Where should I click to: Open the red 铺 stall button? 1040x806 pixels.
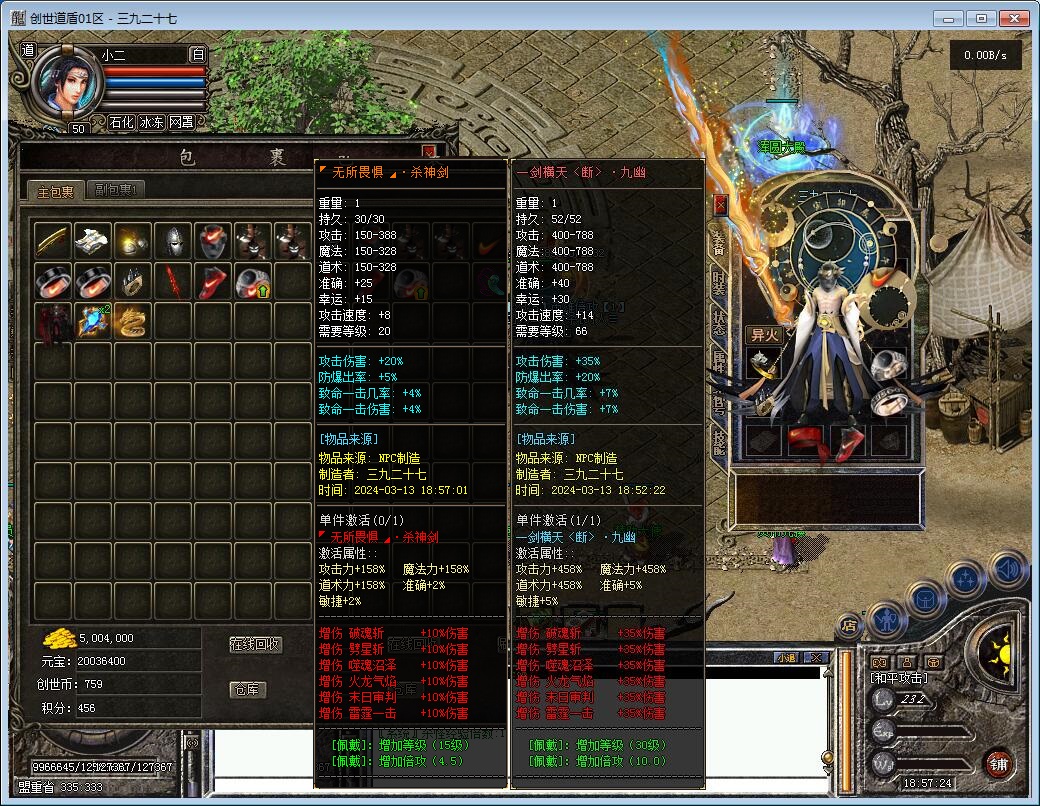click(997, 764)
